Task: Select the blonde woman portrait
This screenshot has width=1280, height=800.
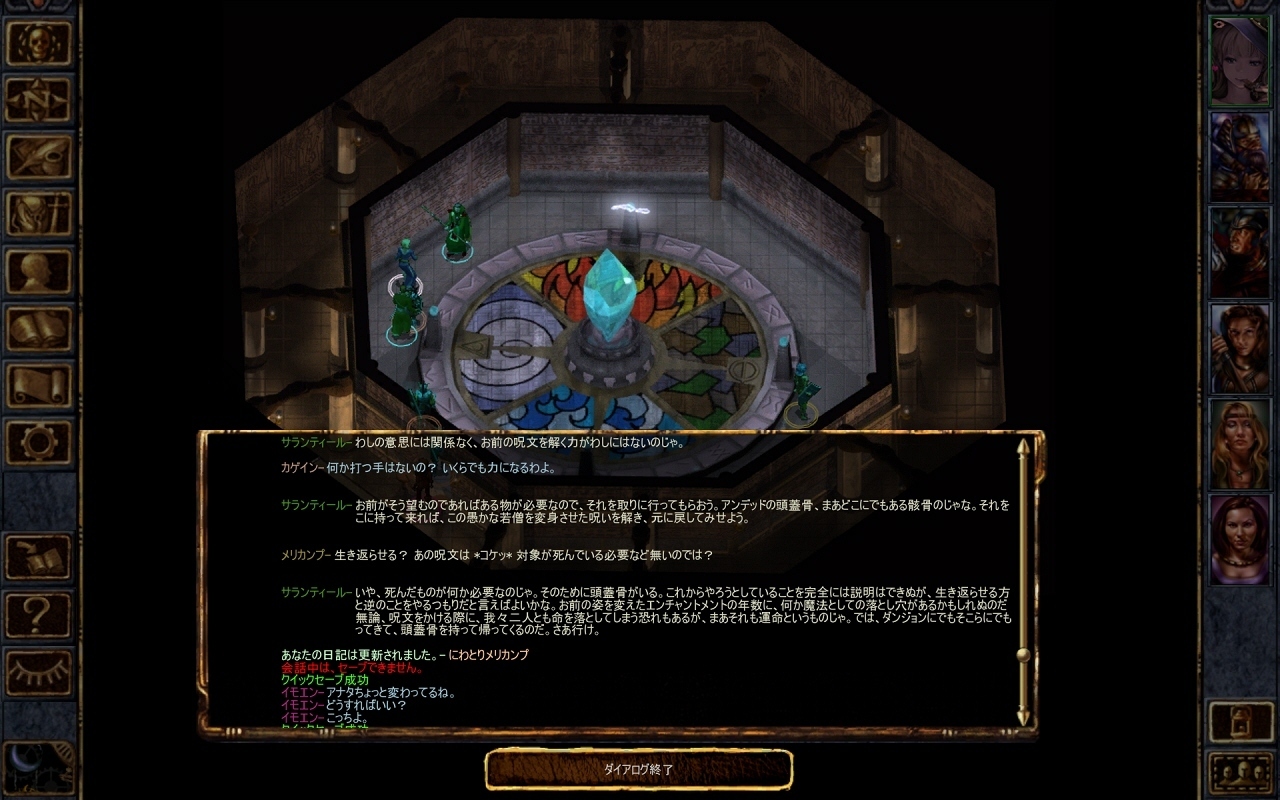Action: (1240, 444)
